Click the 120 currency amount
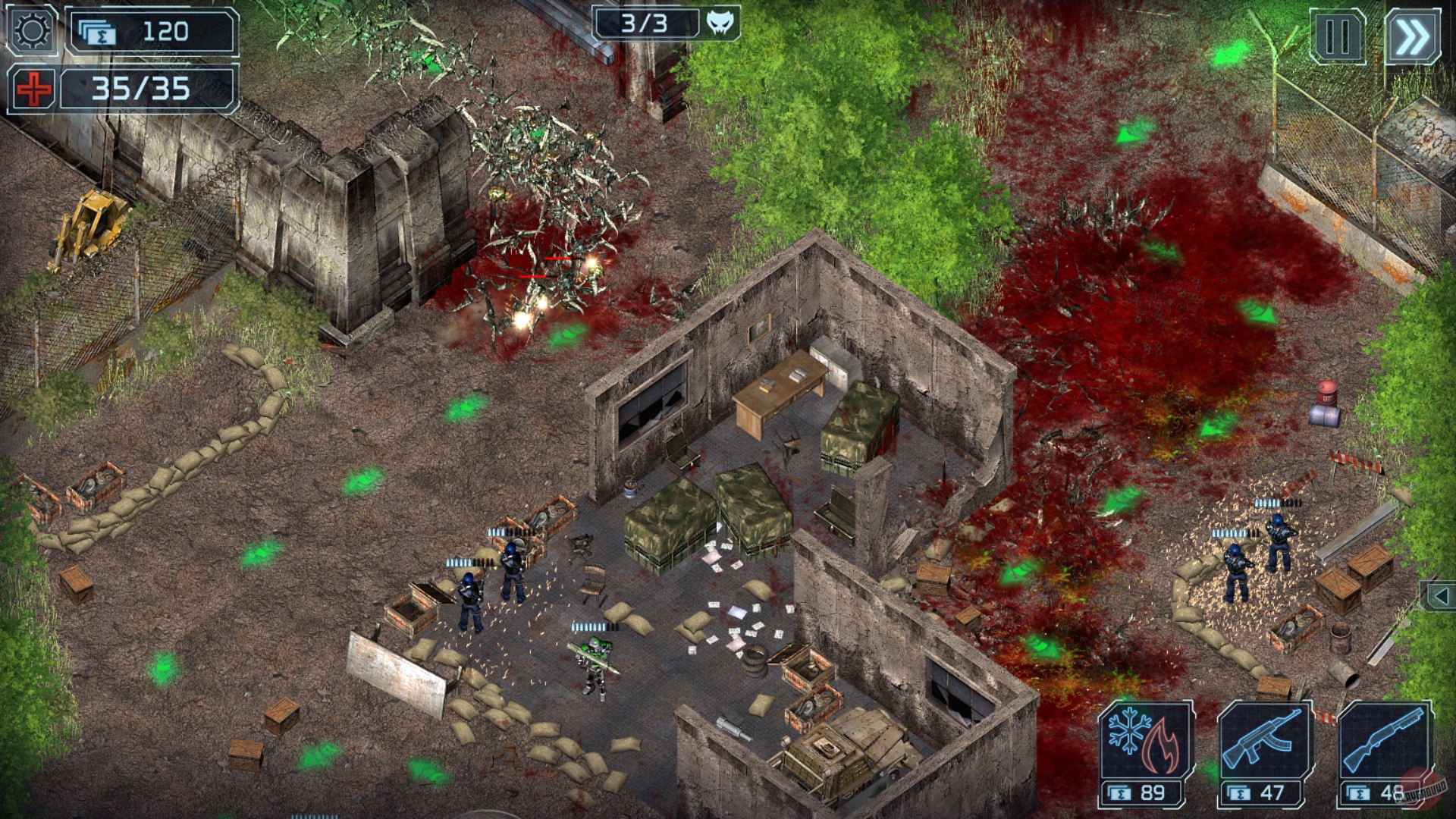Screen dimensions: 1456x819 coord(167,32)
